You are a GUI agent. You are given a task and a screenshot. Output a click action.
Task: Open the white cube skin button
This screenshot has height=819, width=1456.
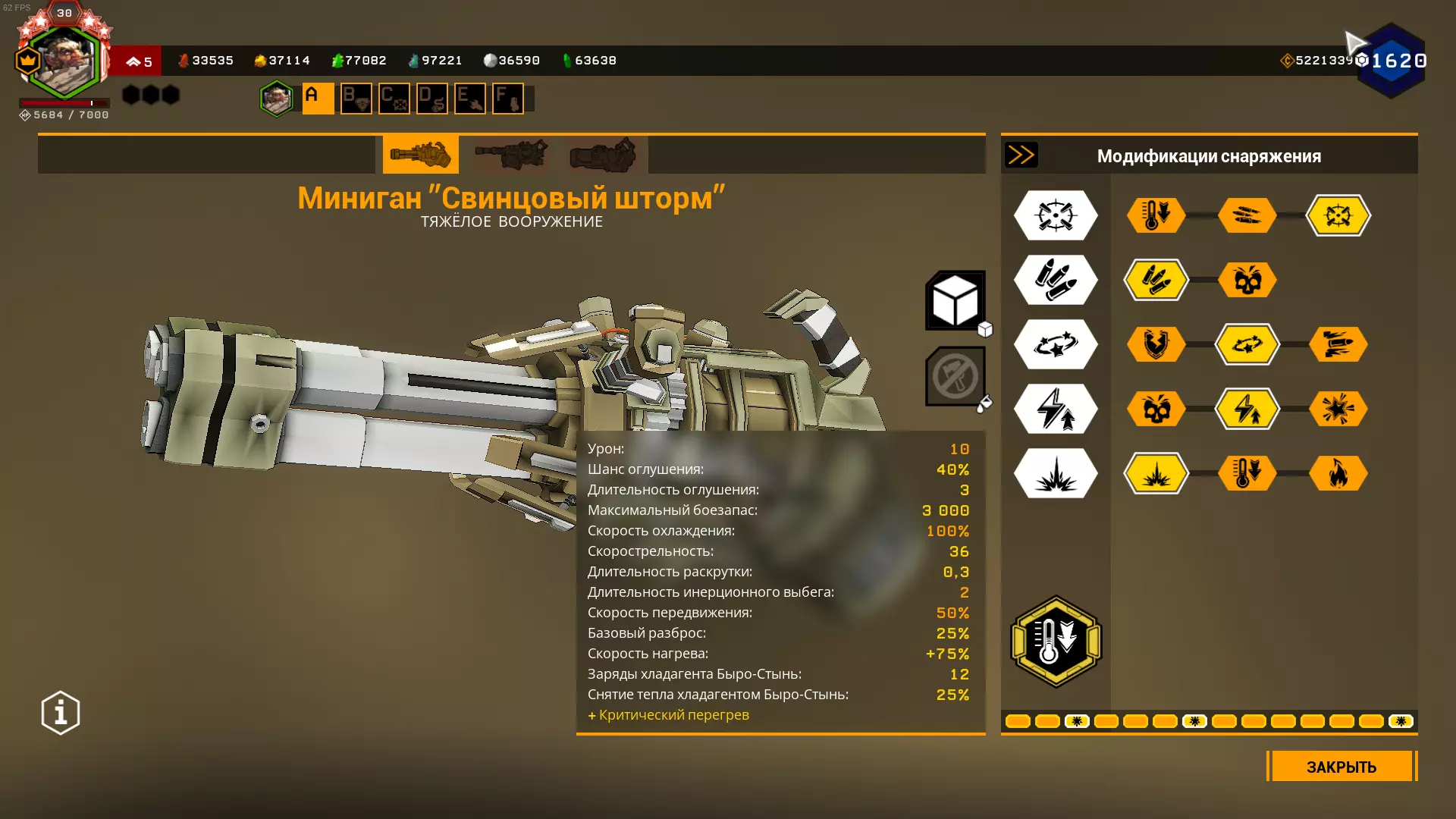click(x=955, y=300)
